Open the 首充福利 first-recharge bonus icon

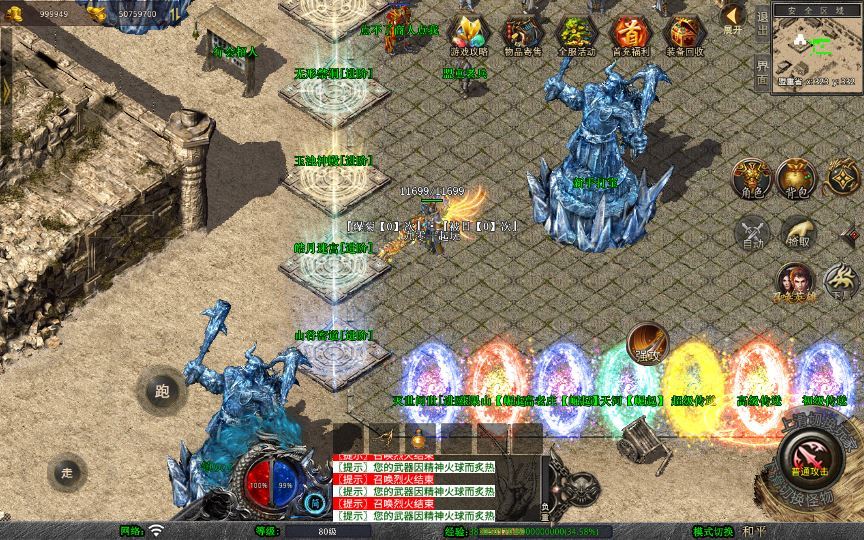[x=630, y=34]
